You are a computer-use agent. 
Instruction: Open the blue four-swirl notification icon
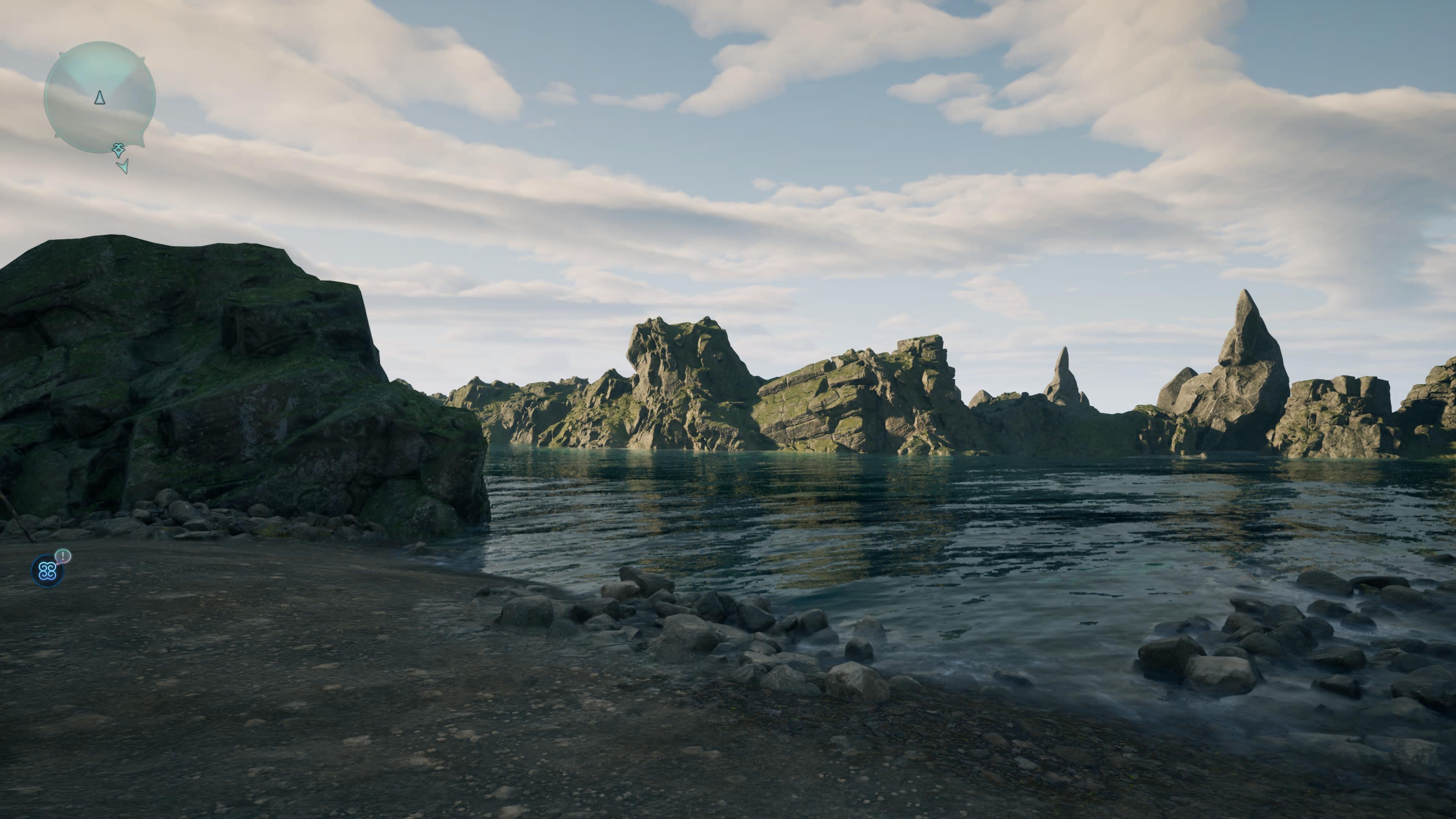pyautogui.click(x=47, y=571)
